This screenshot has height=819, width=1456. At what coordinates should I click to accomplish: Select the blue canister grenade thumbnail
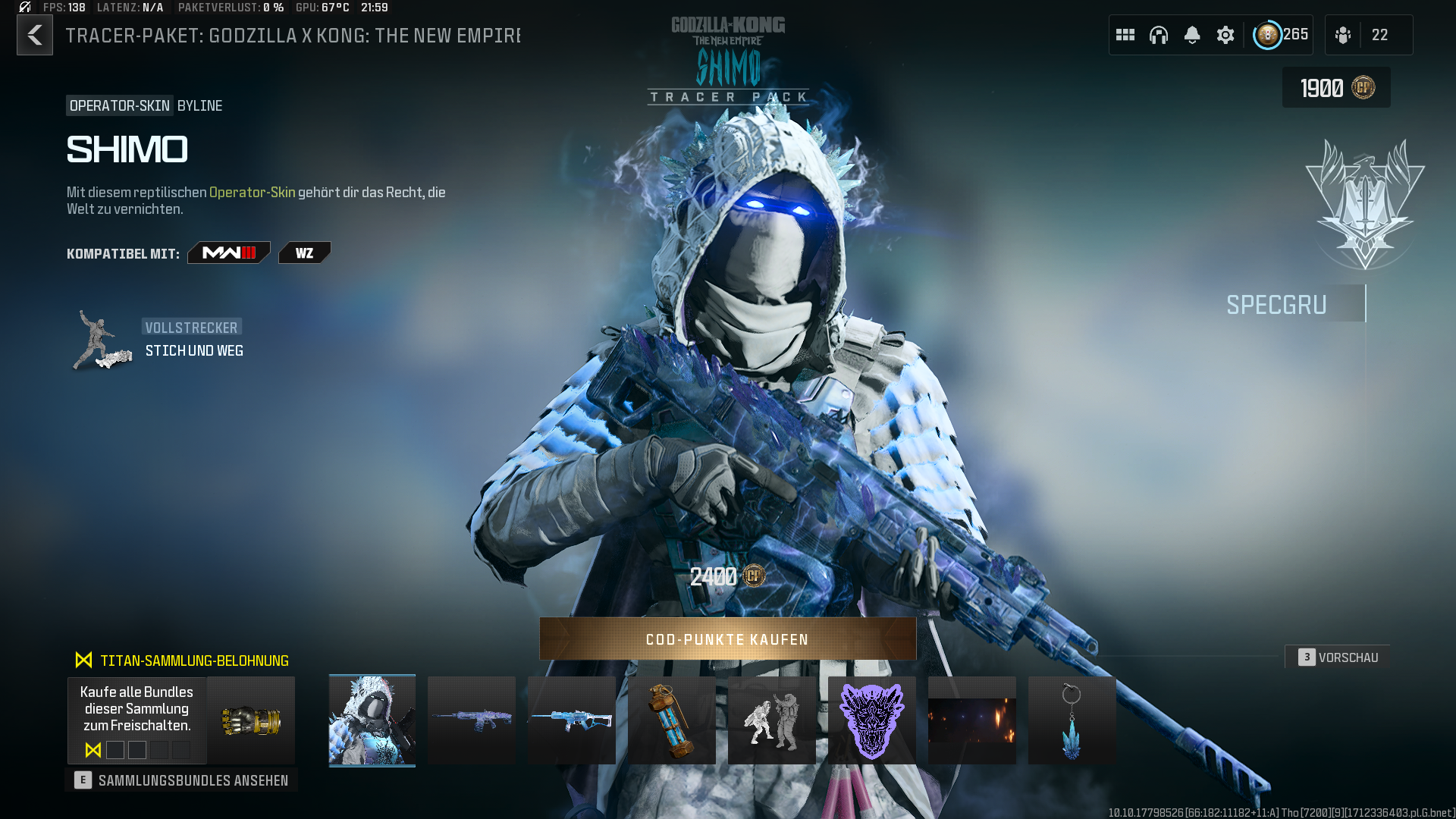pos(672,720)
